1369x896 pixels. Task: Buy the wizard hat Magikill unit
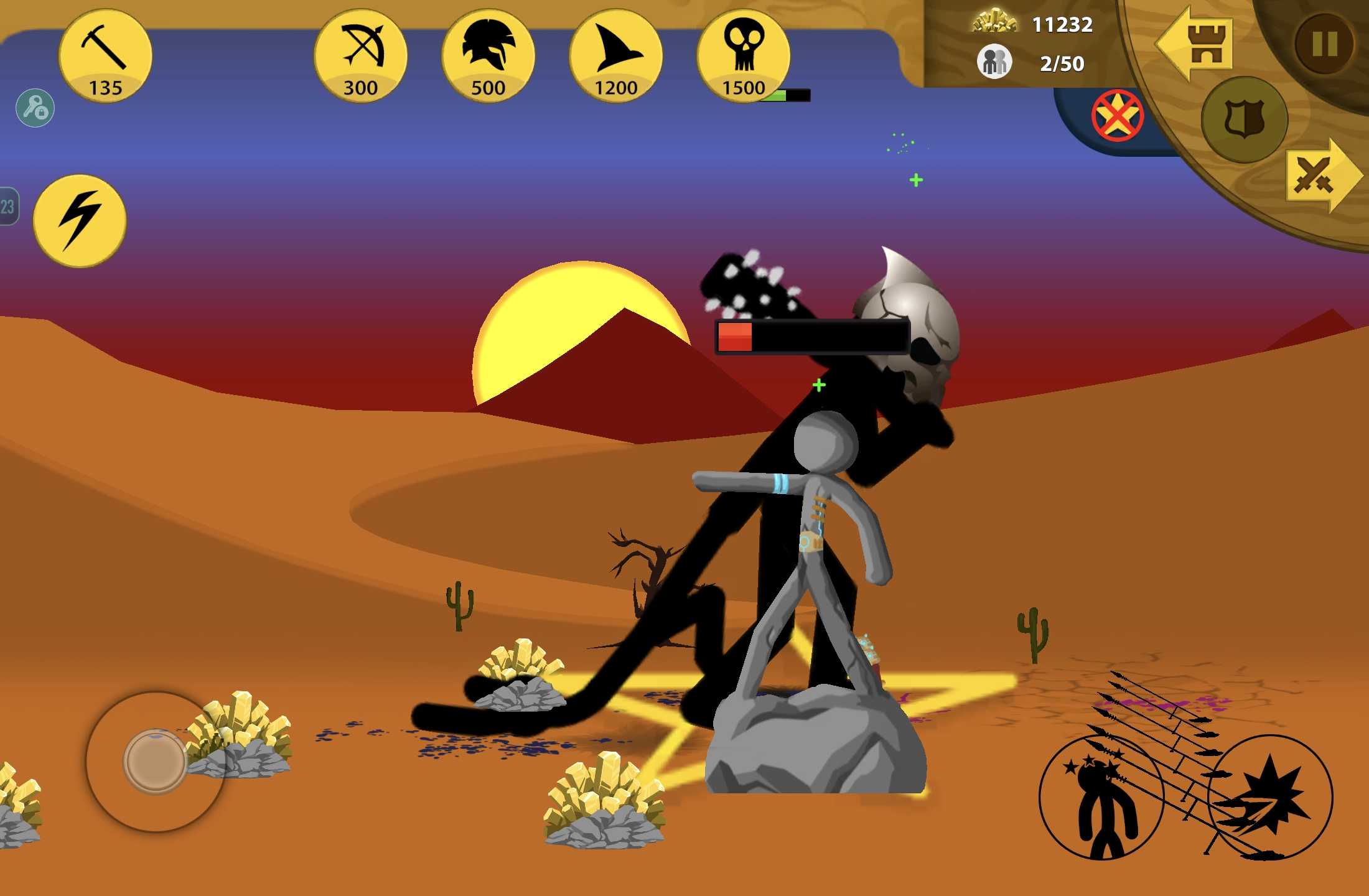[616, 56]
